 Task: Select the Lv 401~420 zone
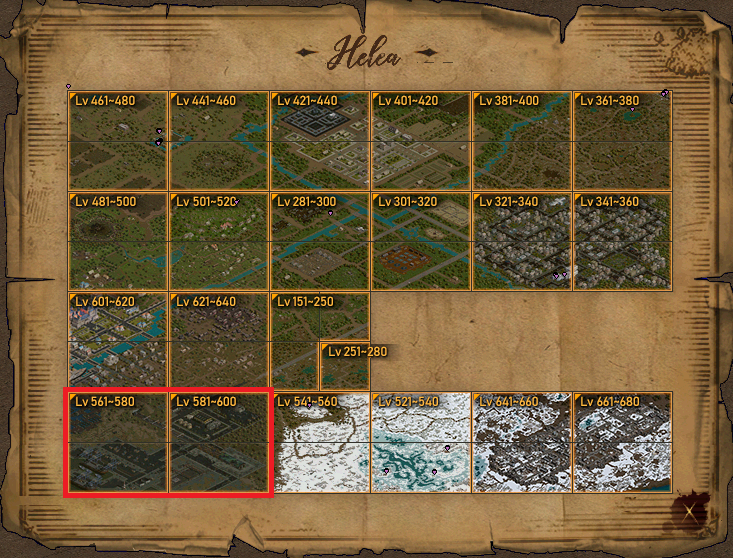pos(421,141)
